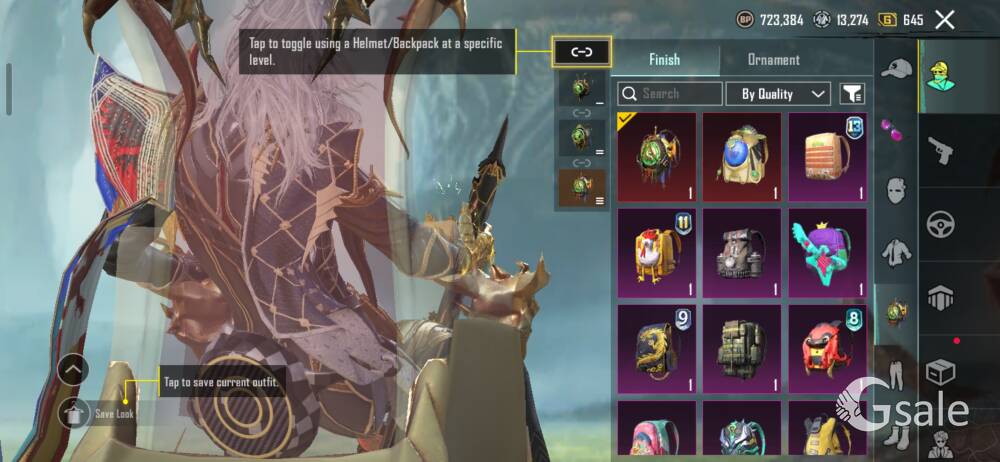Open the cap headgear category

(x=896, y=69)
